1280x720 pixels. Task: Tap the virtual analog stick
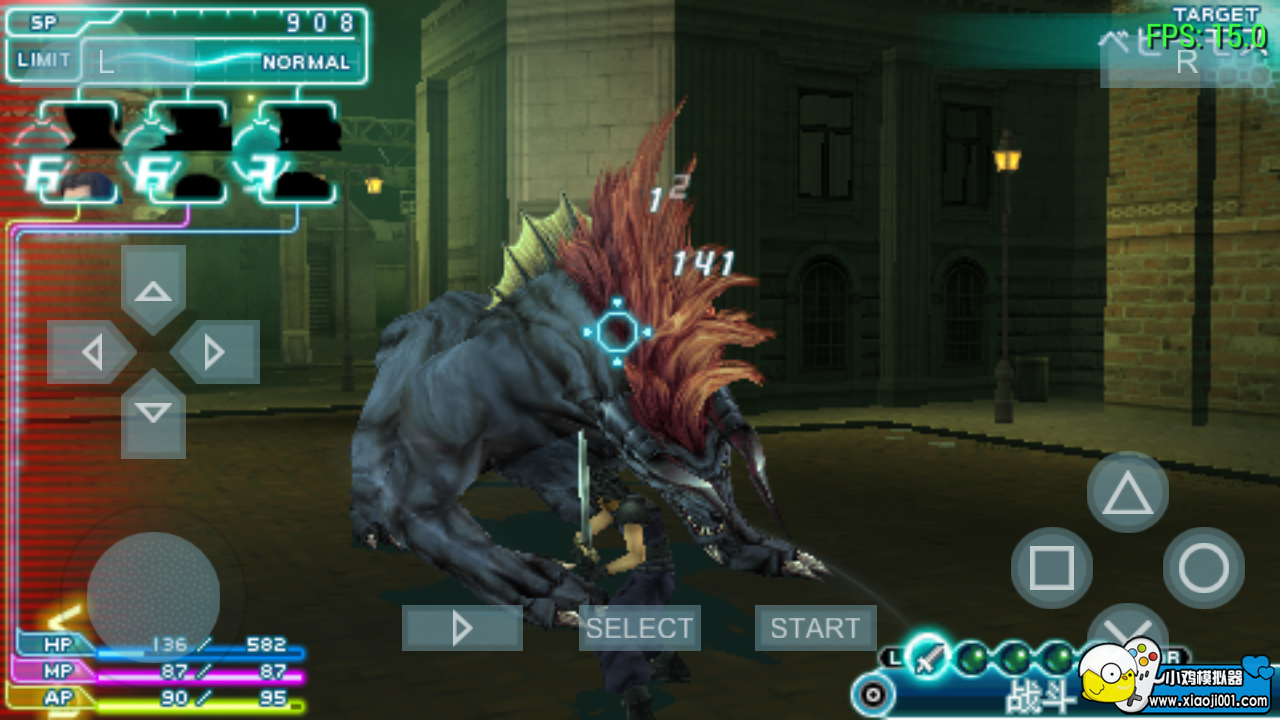(152, 596)
